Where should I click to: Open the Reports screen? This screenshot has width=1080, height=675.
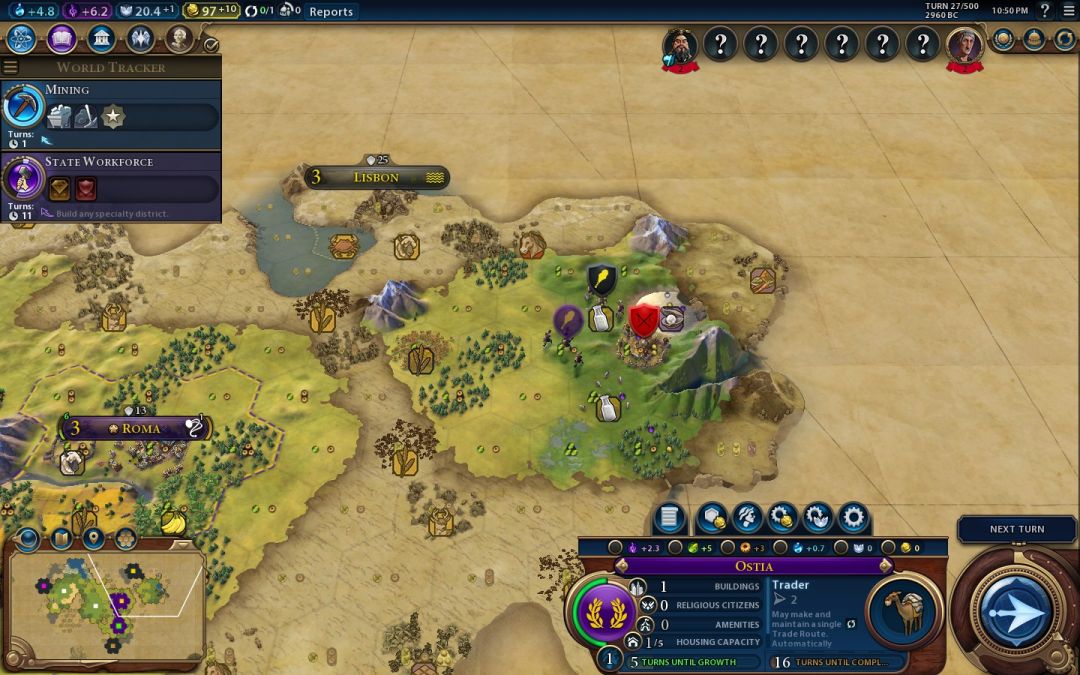tap(330, 12)
